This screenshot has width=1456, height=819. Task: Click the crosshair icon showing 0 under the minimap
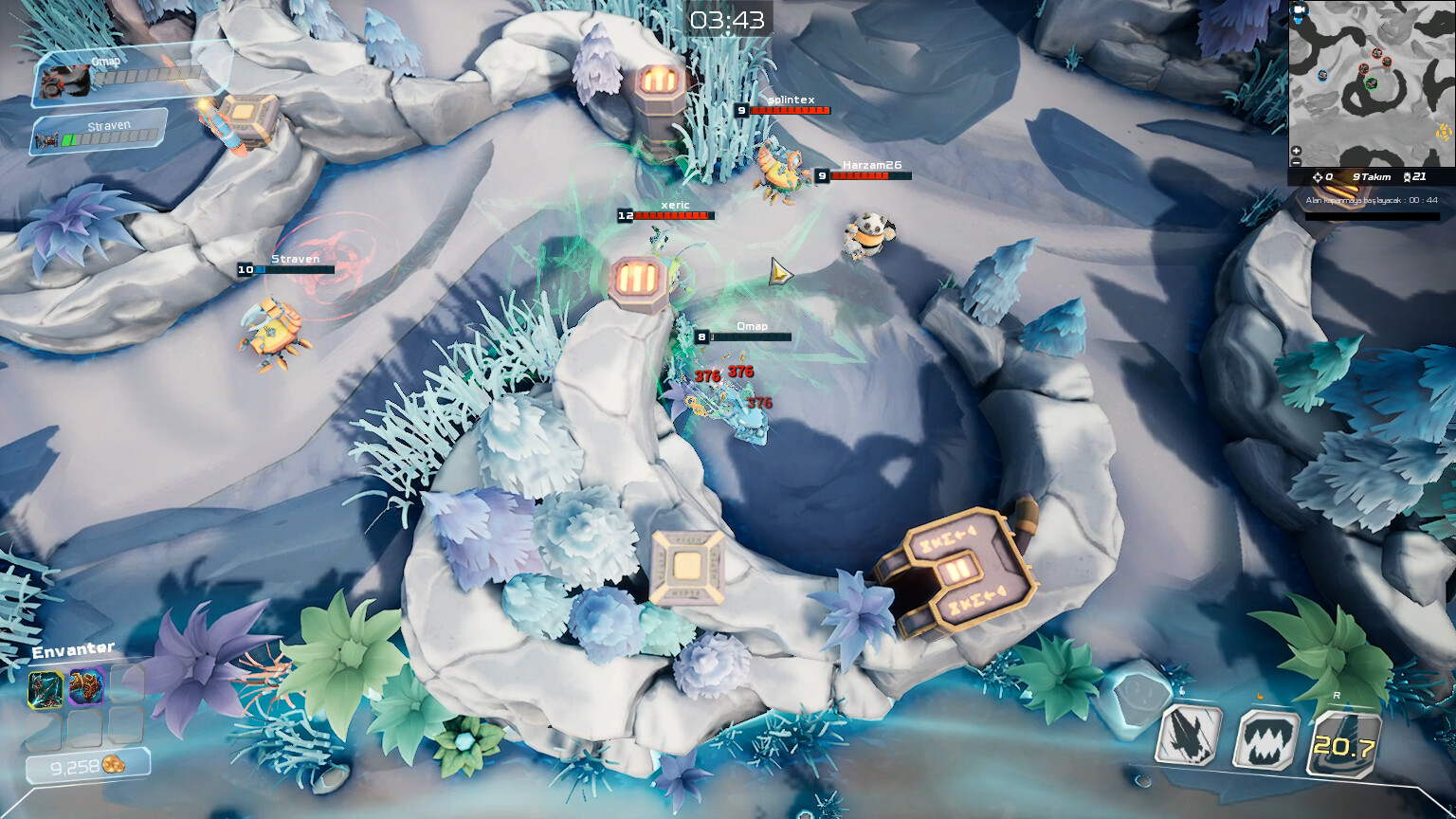click(1320, 176)
